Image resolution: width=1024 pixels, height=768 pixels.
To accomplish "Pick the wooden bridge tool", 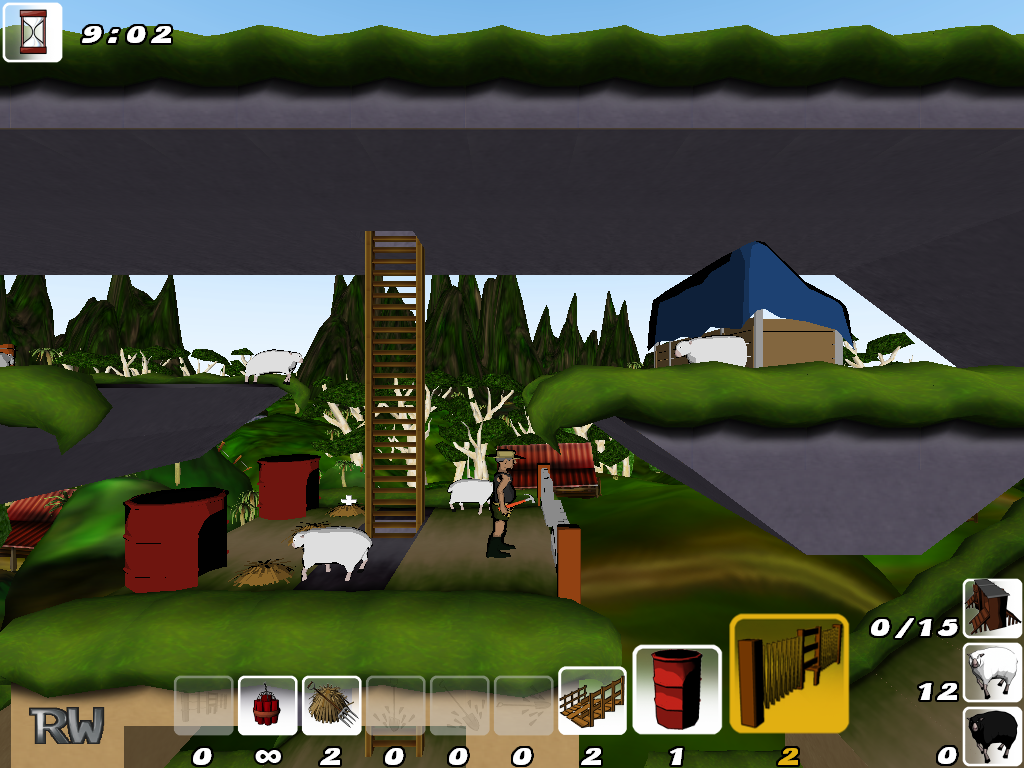I will pos(592,701).
